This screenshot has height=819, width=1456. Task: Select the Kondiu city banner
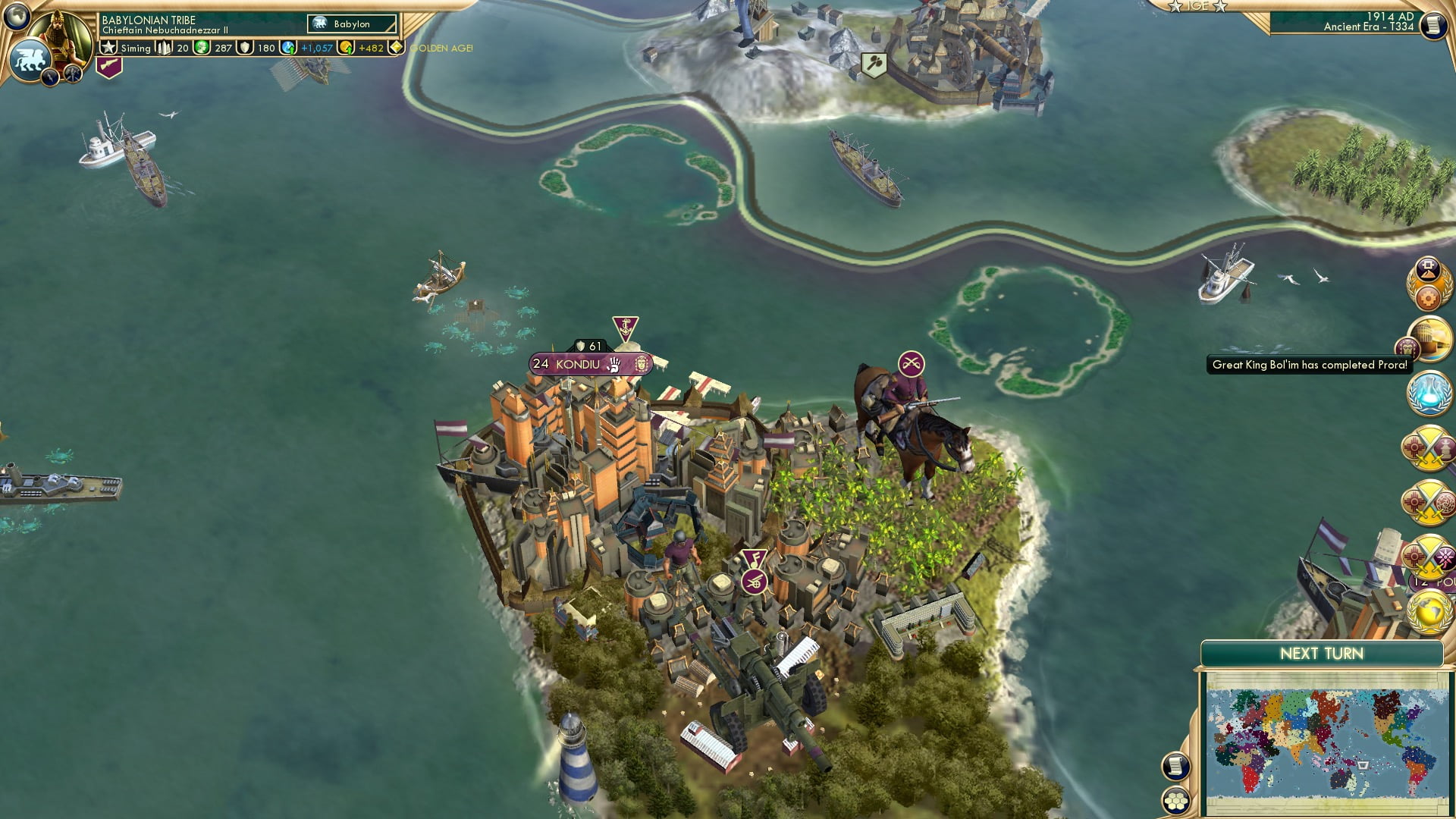pos(584,363)
